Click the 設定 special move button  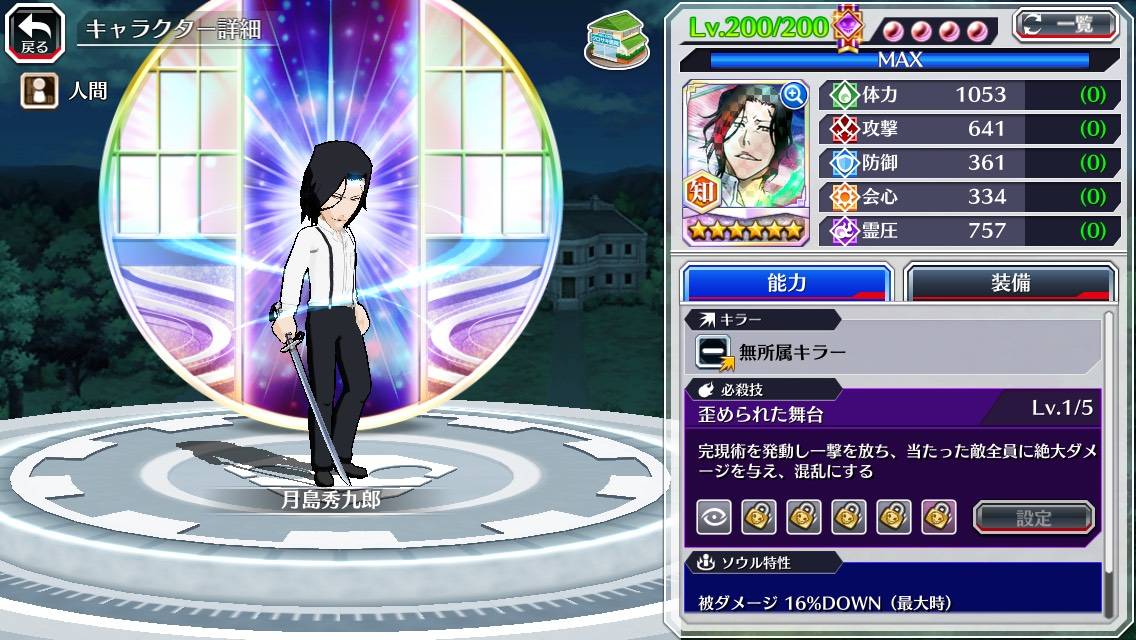tap(1034, 517)
